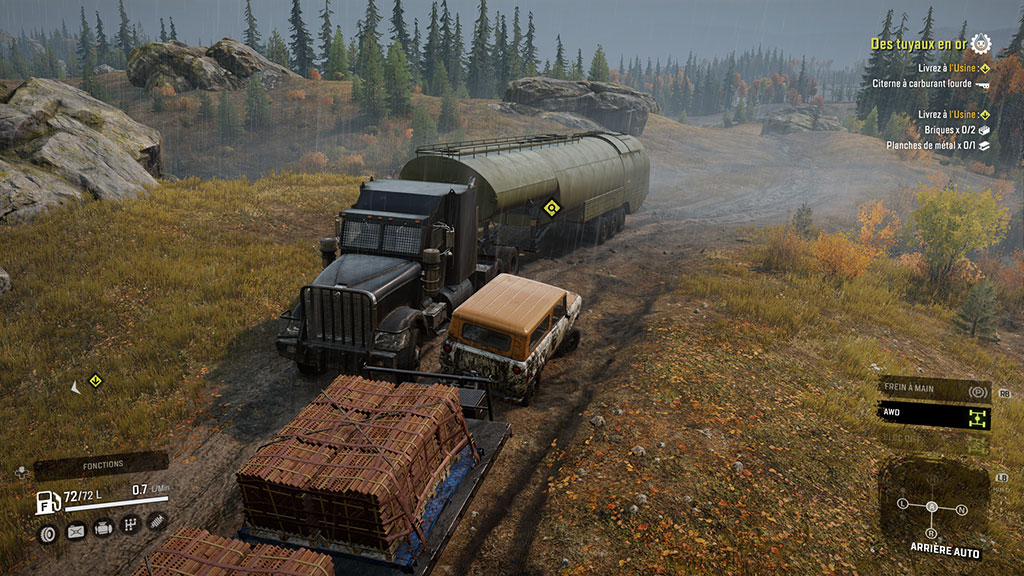Click the Planches de métal objective
The height and width of the screenshot is (576, 1024).
tap(936, 145)
